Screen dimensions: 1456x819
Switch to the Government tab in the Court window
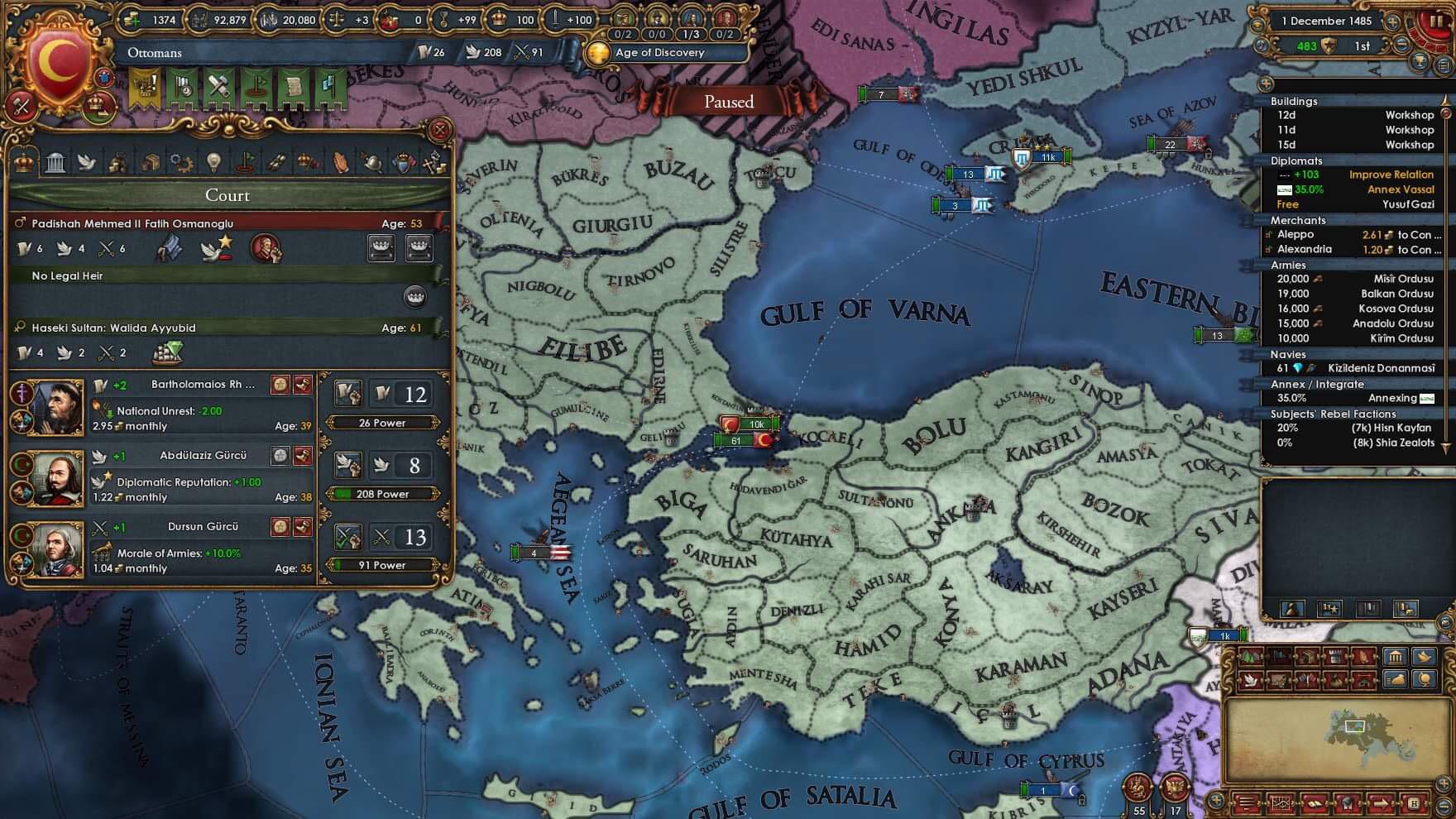(x=55, y=163)
